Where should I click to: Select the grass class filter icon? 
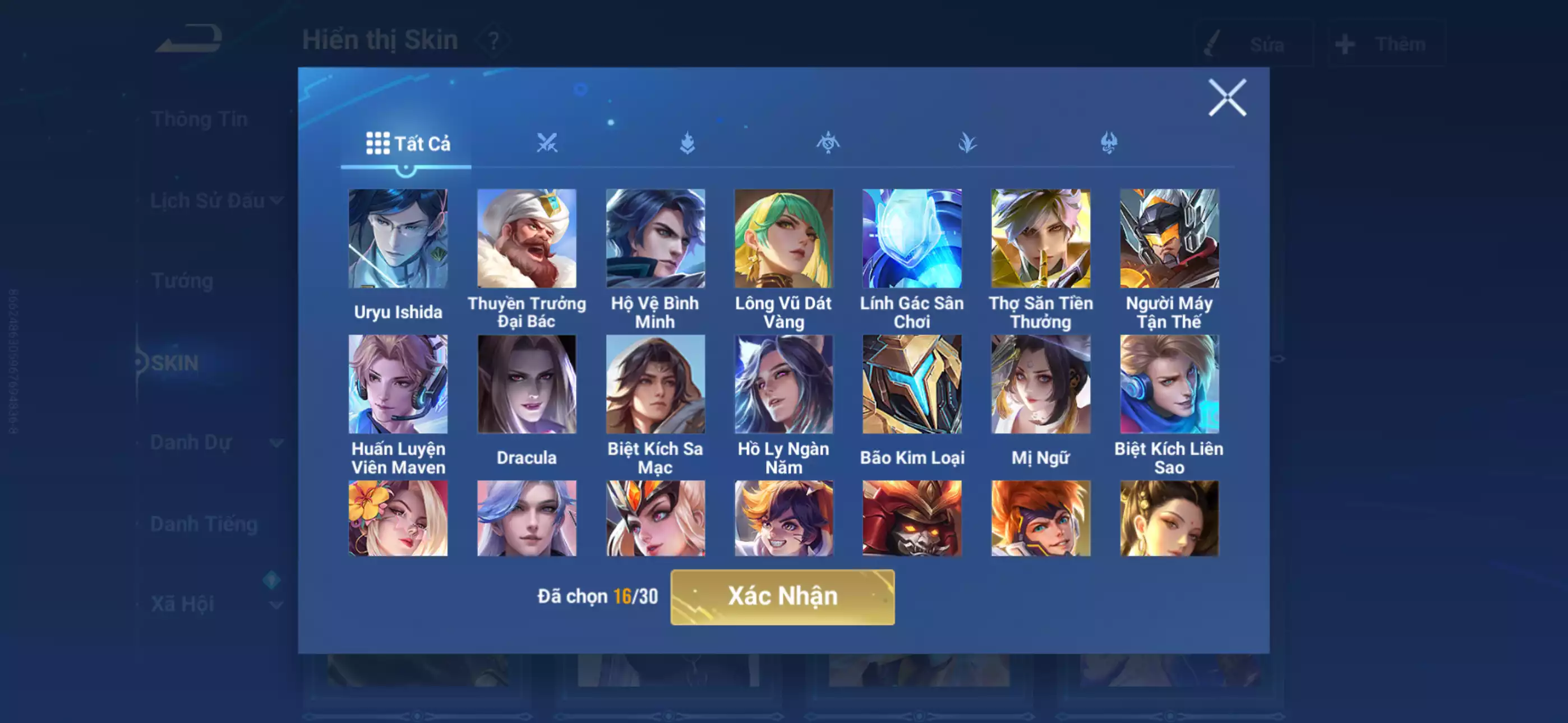click(x=968, y=142)
